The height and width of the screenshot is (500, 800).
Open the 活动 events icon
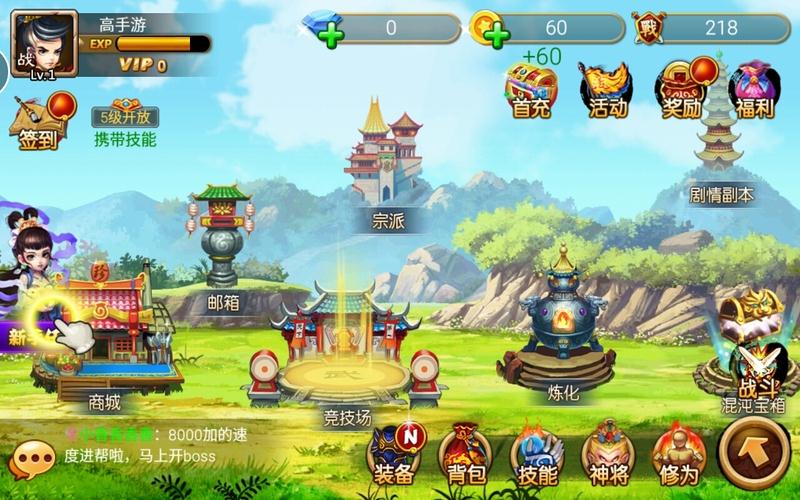[607, 88]
